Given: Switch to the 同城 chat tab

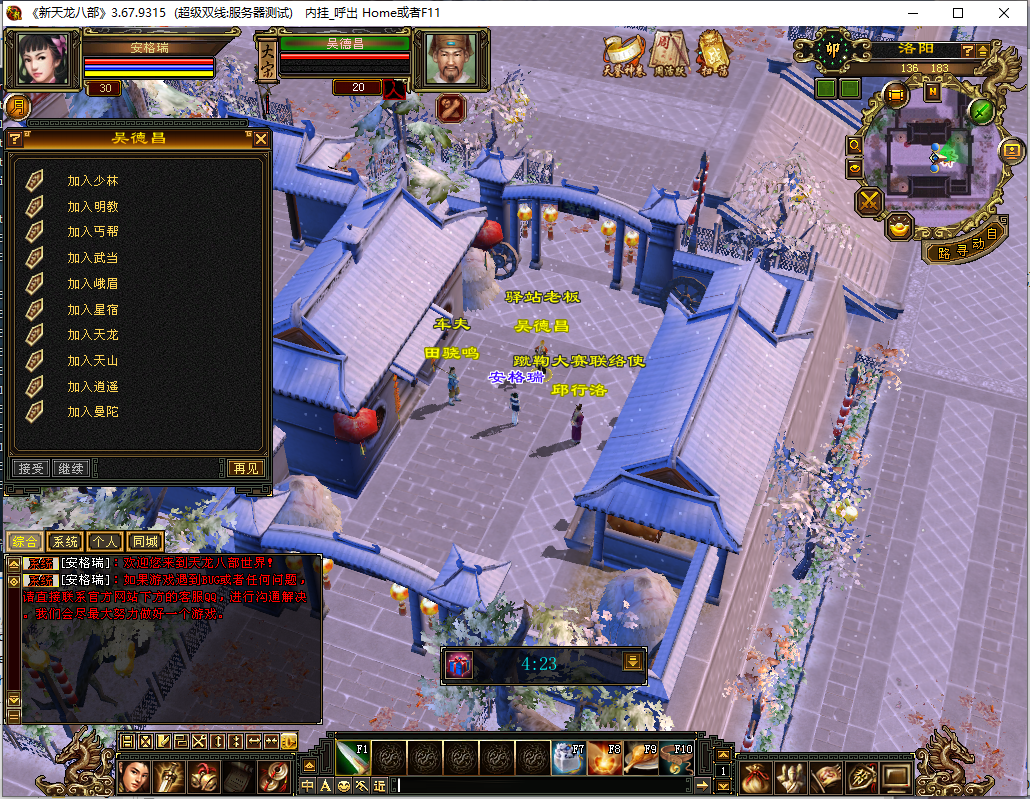Looking at the screenshot, I should (145, 542).
